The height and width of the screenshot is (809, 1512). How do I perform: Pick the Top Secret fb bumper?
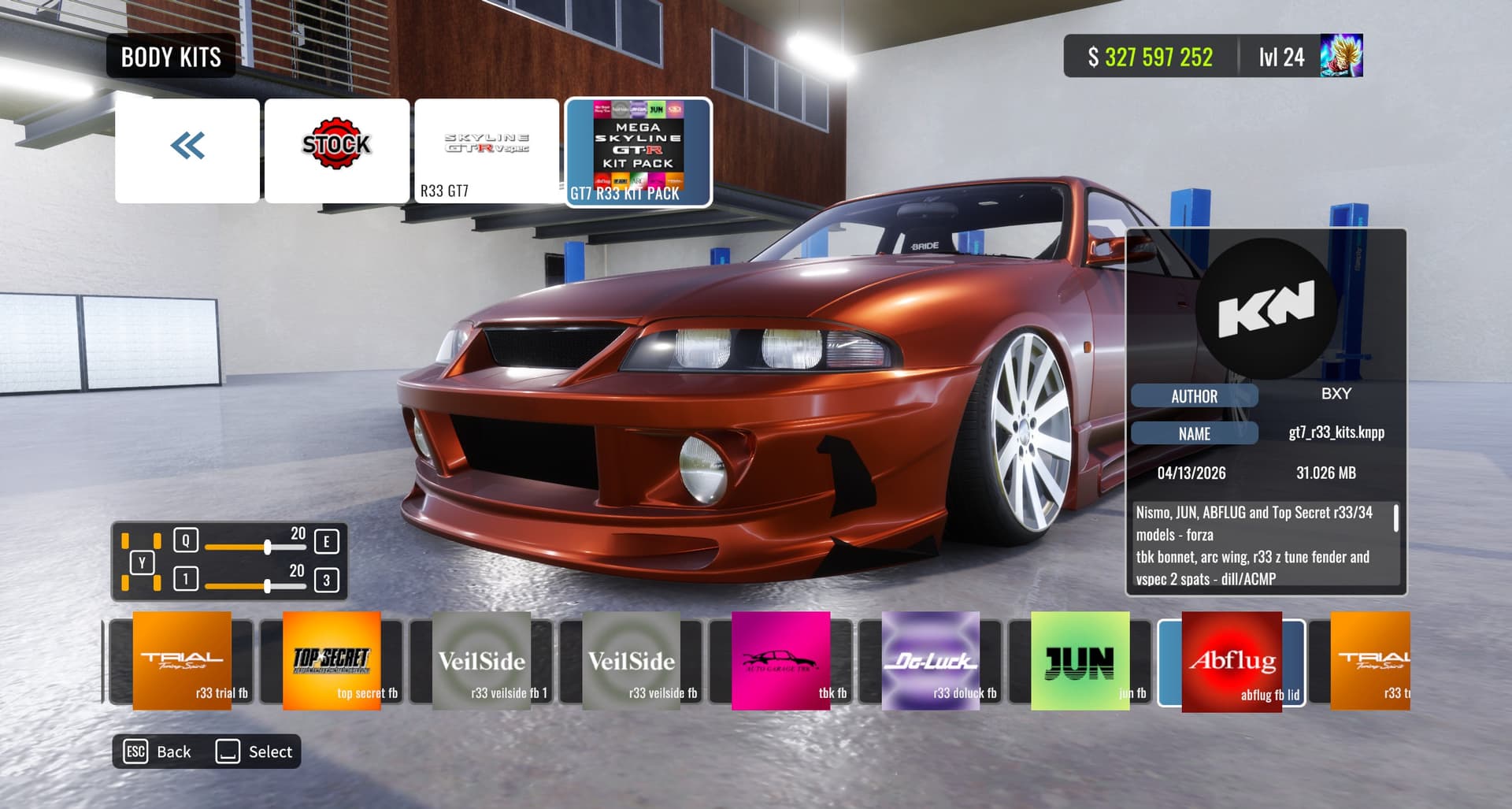(332, 662)
